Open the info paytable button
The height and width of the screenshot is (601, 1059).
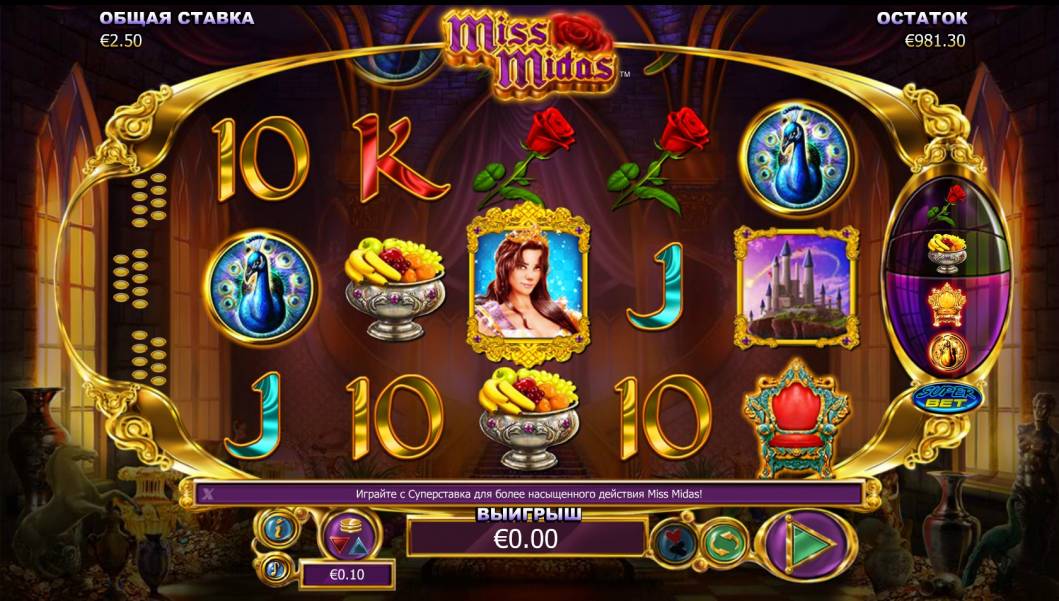275,526
